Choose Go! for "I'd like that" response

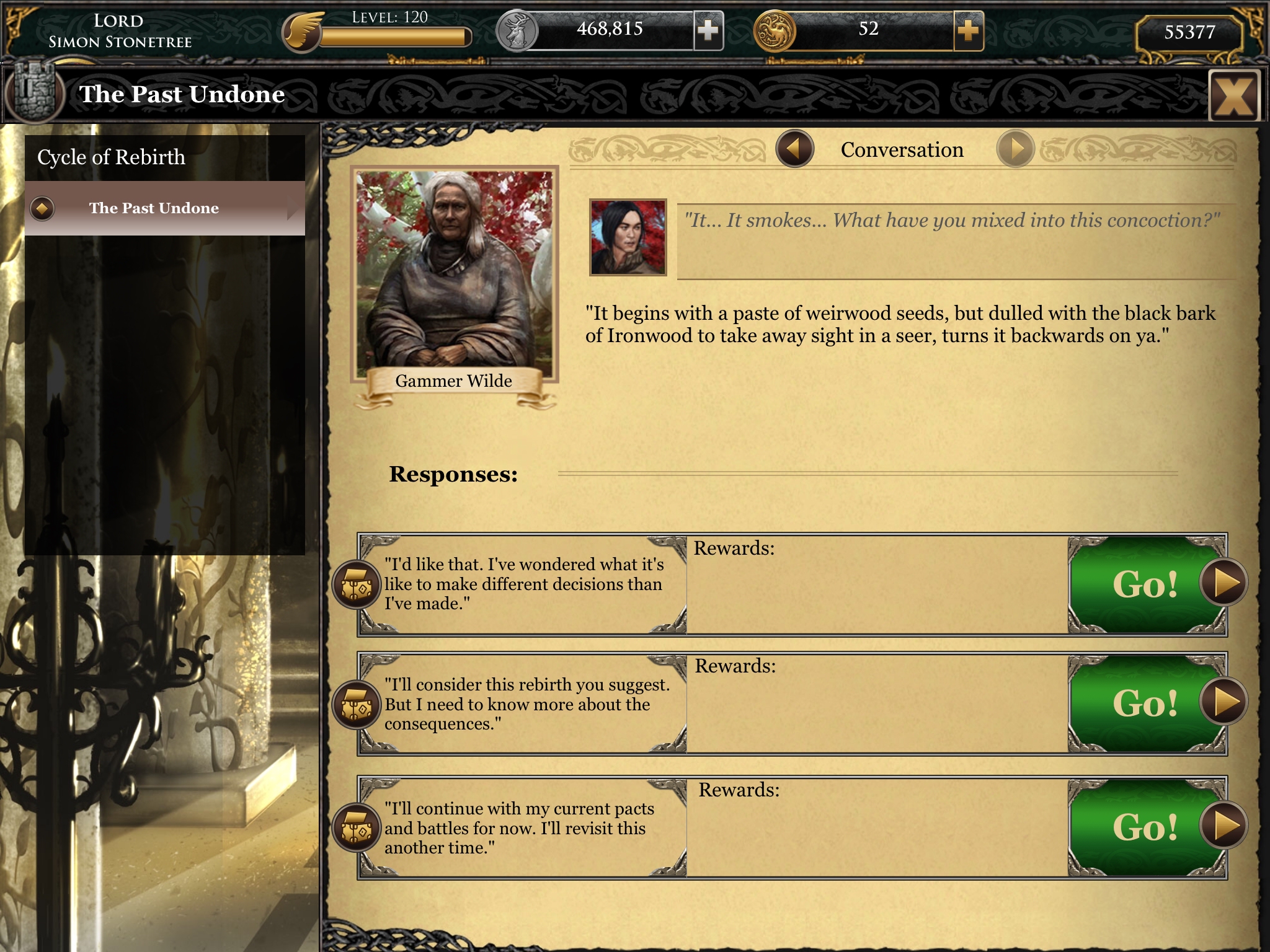click(1147, 584)
